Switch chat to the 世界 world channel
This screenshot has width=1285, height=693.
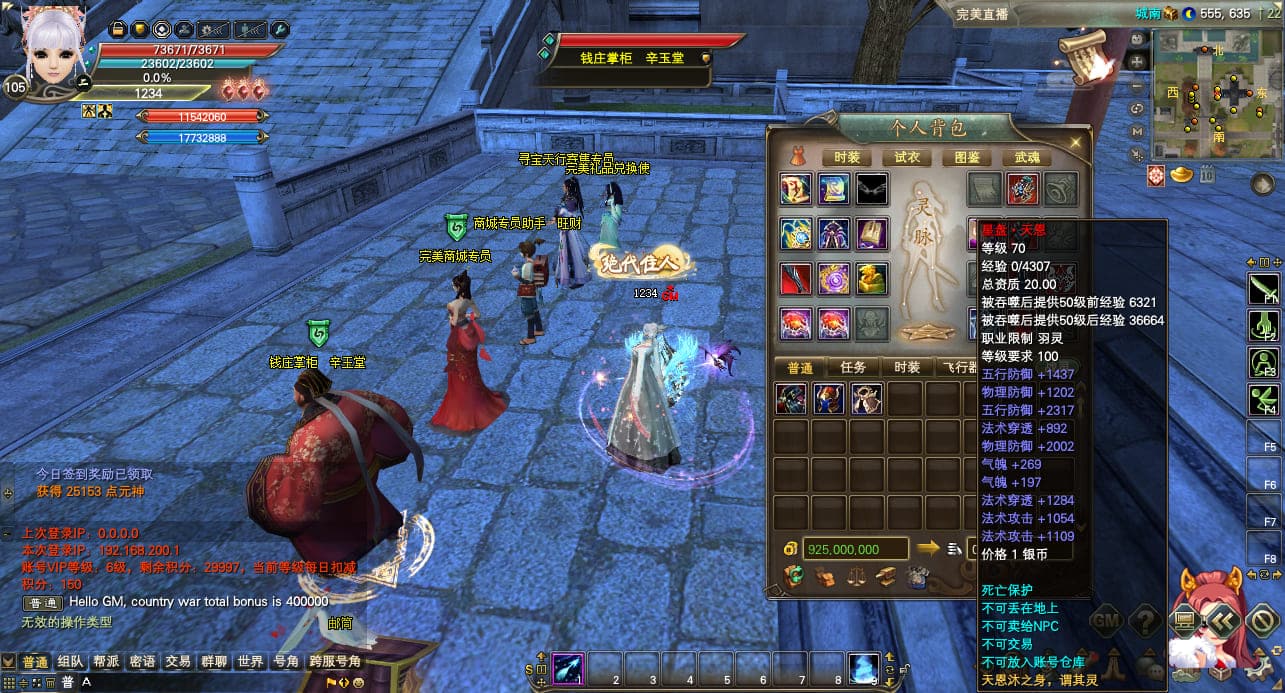[250, 662]
